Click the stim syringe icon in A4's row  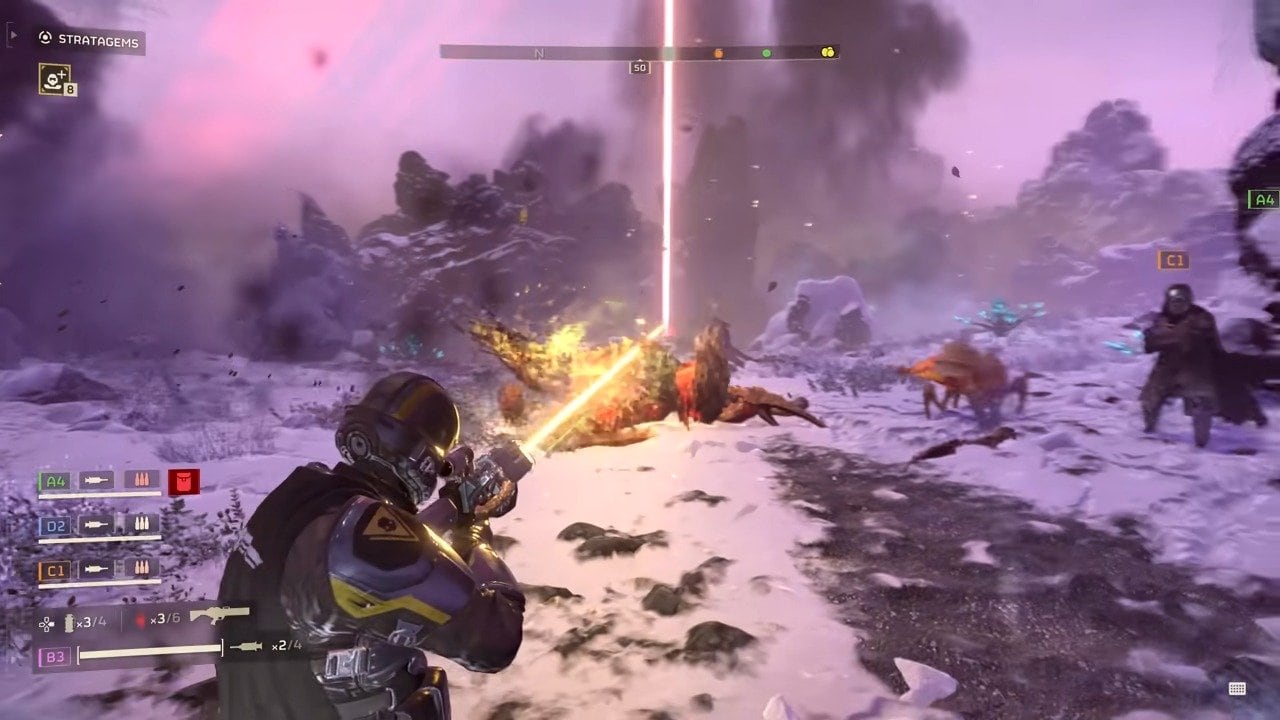click(97, 481)
